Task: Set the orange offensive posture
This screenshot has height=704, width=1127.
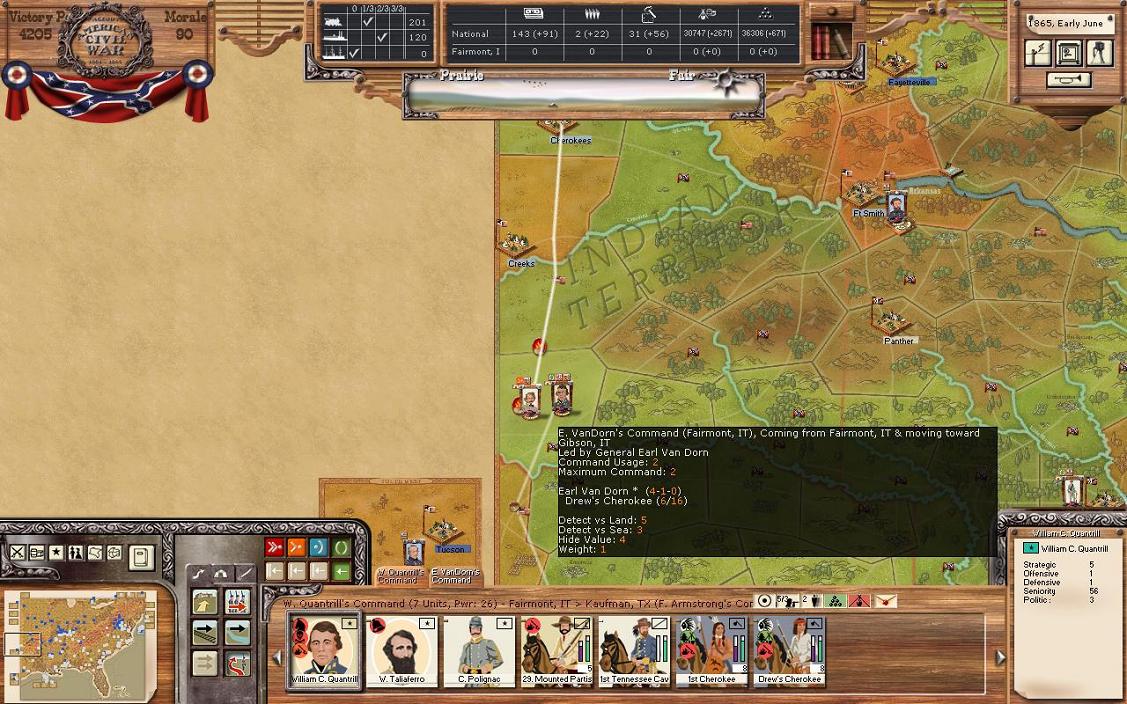Action: [296, 547]
